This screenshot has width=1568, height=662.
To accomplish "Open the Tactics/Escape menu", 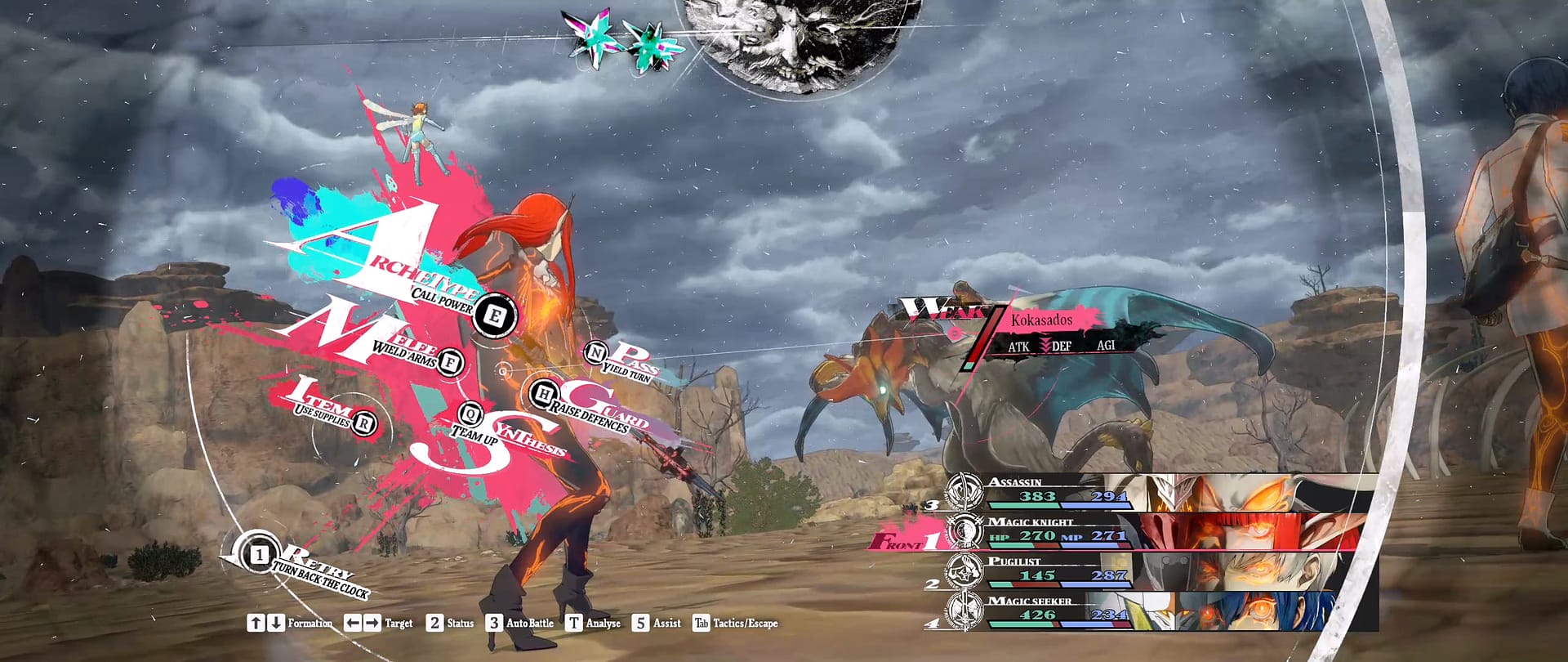I will tap(735, 623).
